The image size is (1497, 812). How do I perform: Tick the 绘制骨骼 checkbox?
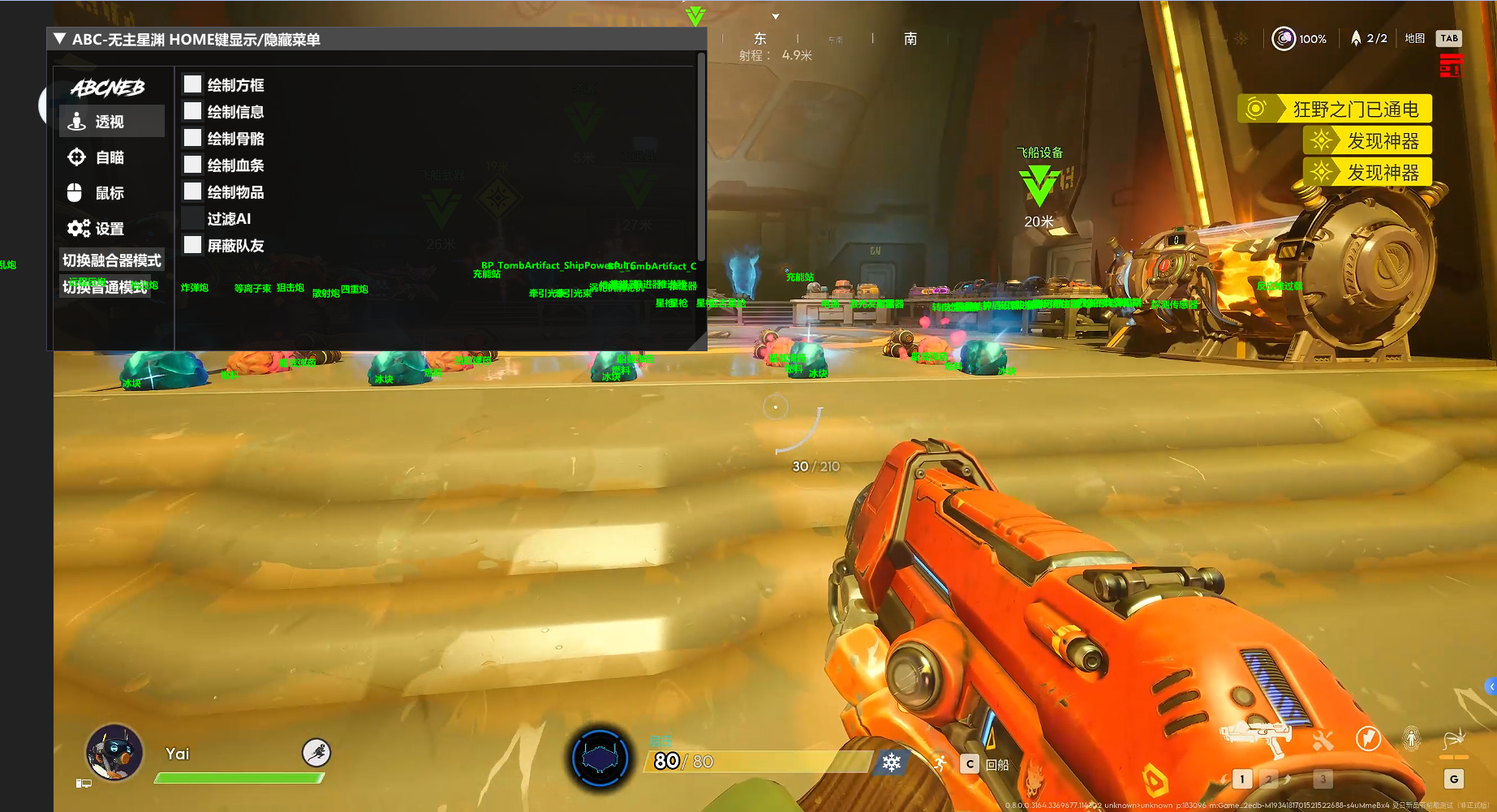pyautogui.click(x=192, y=138)
